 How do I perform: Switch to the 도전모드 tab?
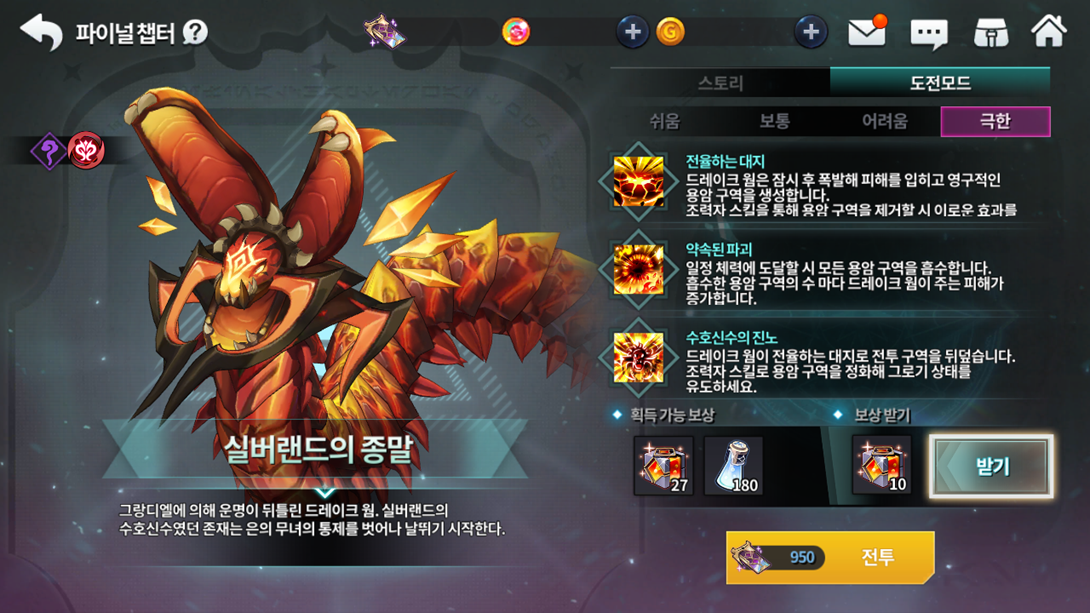pyautogui.click(x=940, y=83)
